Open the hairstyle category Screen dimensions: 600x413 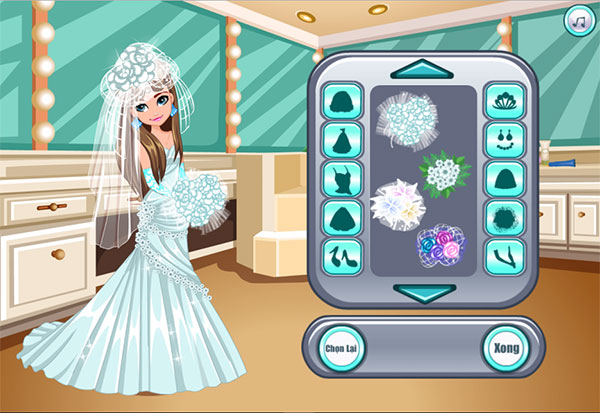pos(342,102)
